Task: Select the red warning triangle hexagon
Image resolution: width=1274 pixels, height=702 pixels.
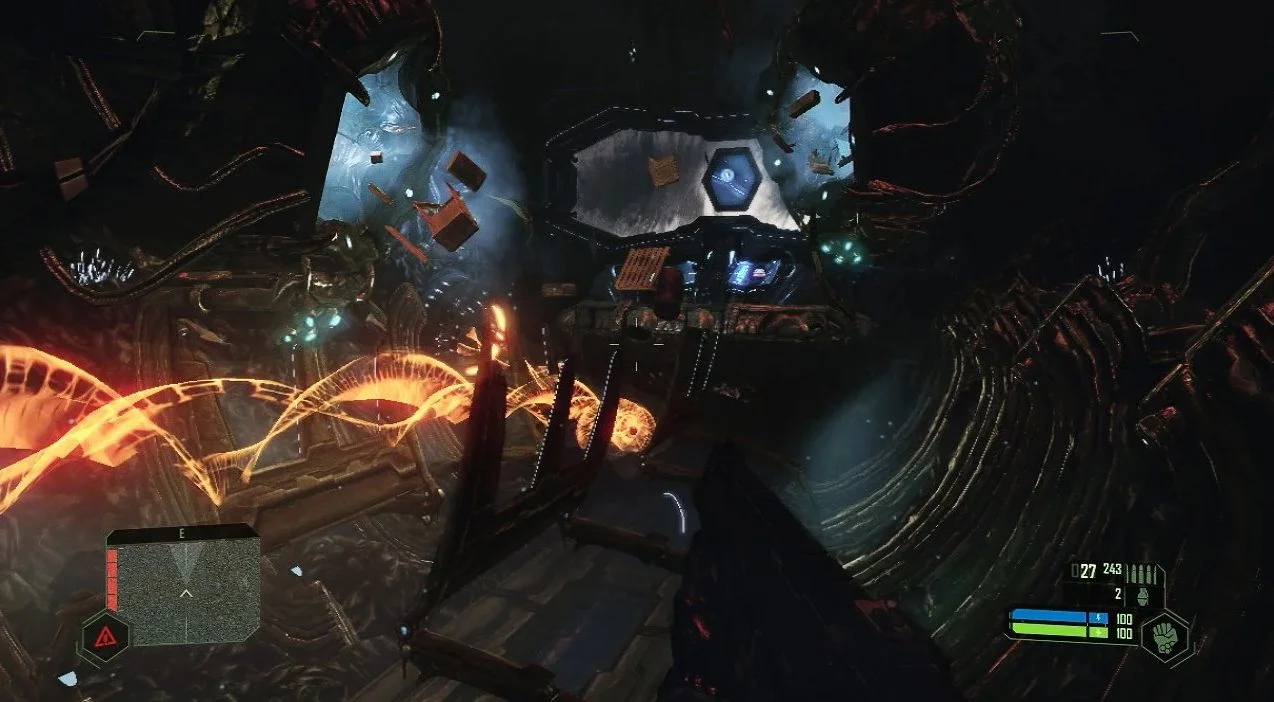Action: pos(105,634)
